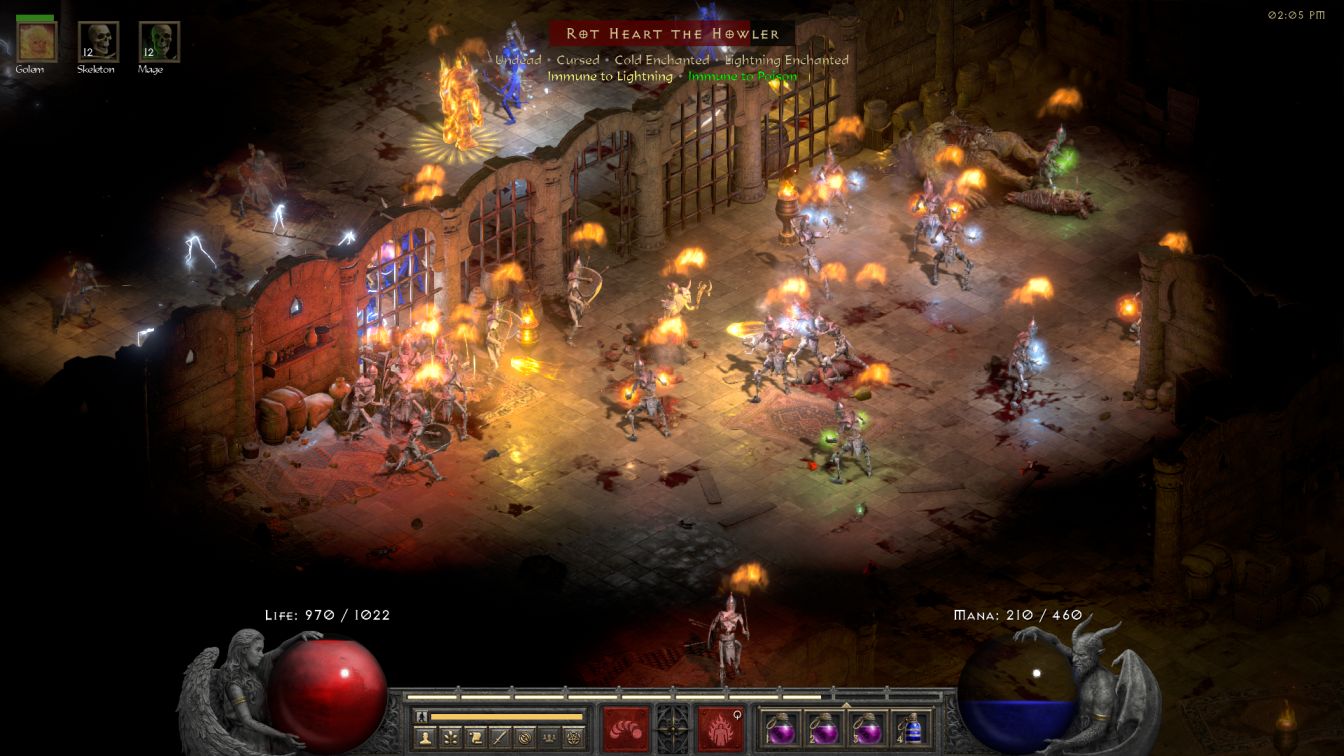Toggle the run/walk button beside stamina bar
The image size is (1344, 756).
pos(422,716)
